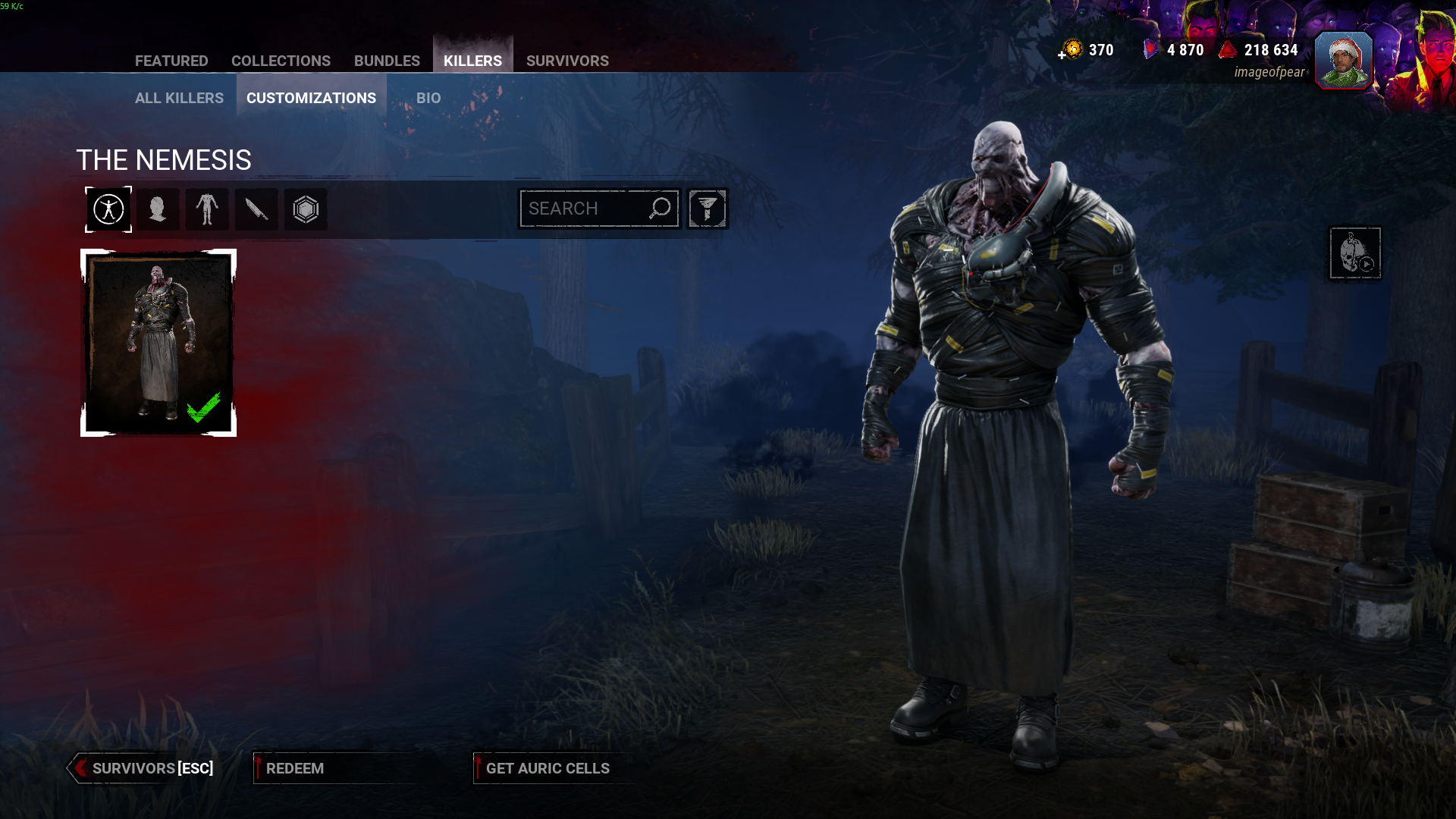Click into the Search field

tap(584, 209)
